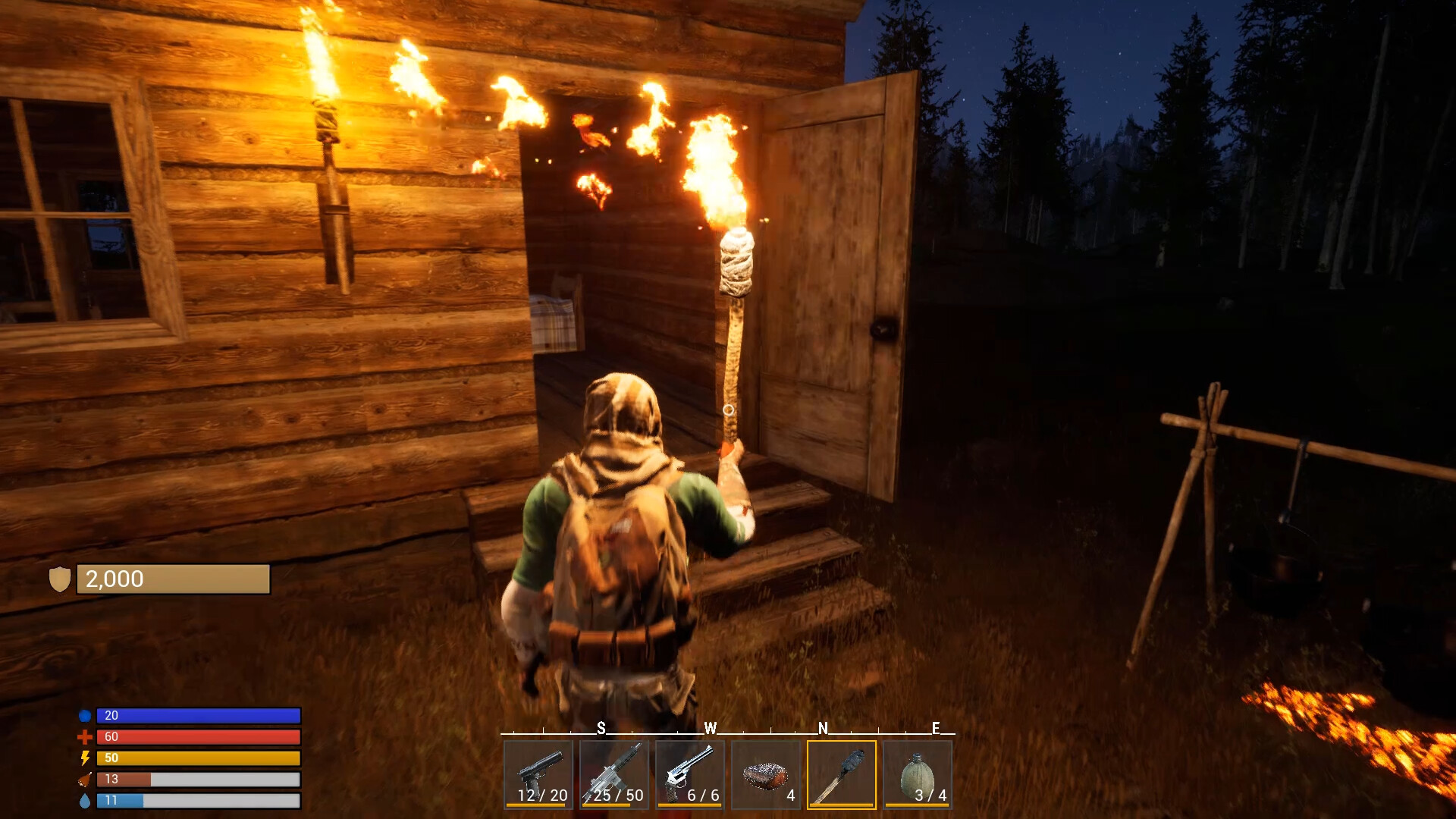Select the pistol in the first hotbar slot
This screenshot has width=1456, height=819.
point(538,775)
